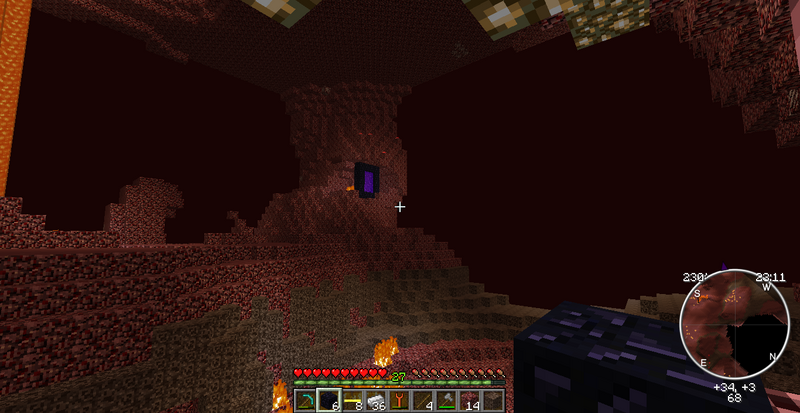
Task: Equip the axe in the hotbar
Action: point(445,400)
